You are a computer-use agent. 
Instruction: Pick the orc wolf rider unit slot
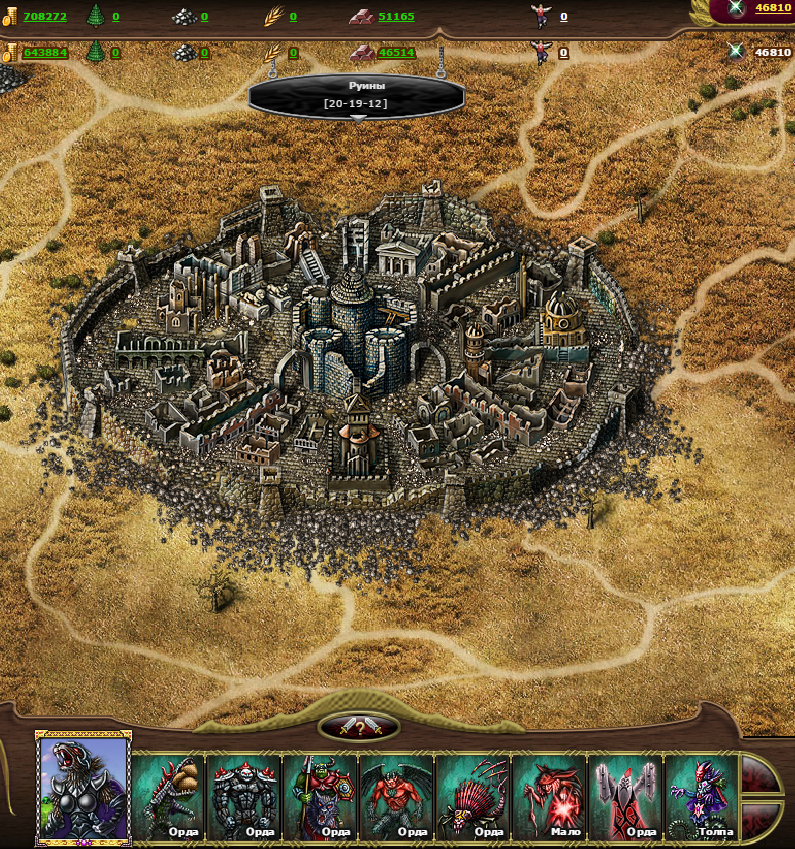(x=320, y=796)
